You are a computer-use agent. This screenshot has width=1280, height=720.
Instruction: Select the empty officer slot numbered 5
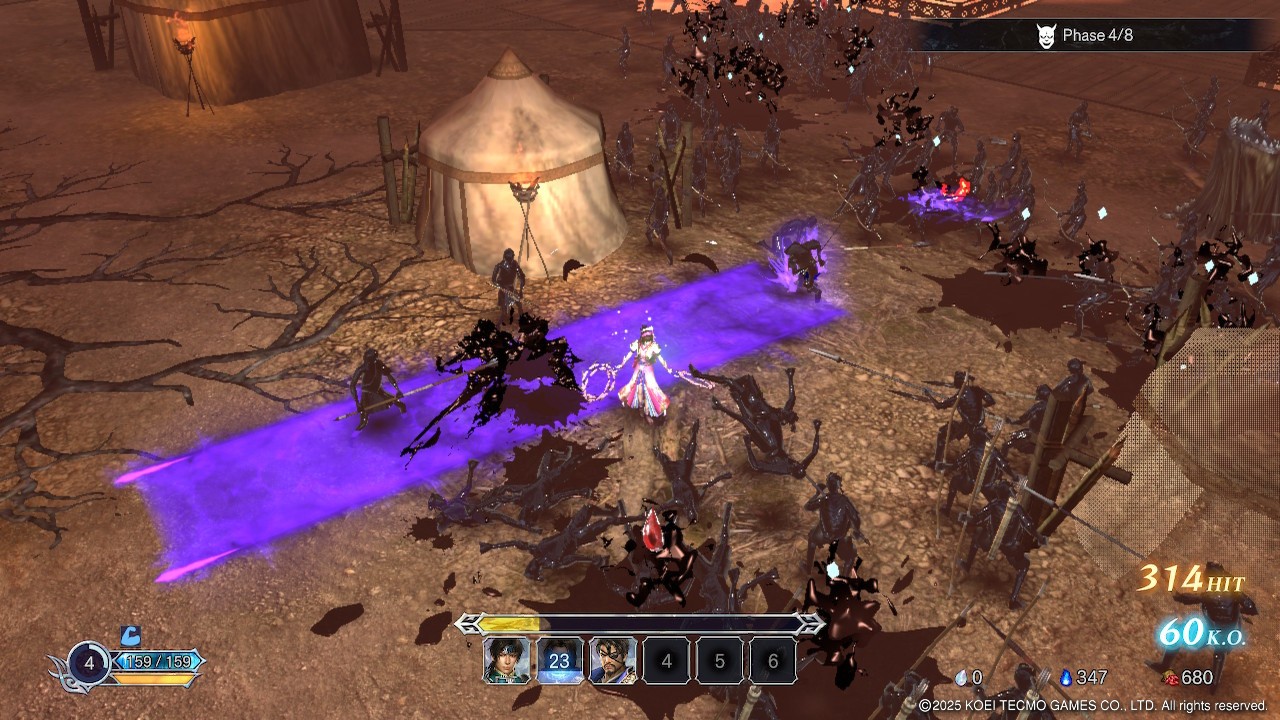pyautogui.click(x=720, y=661)
